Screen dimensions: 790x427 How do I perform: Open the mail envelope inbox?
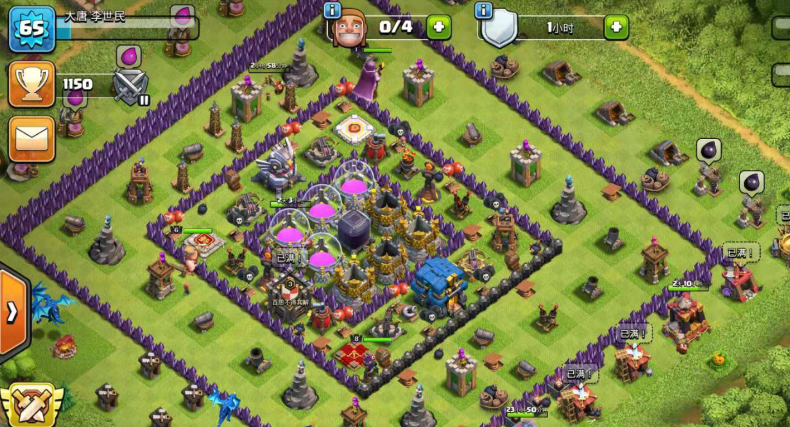31,138
